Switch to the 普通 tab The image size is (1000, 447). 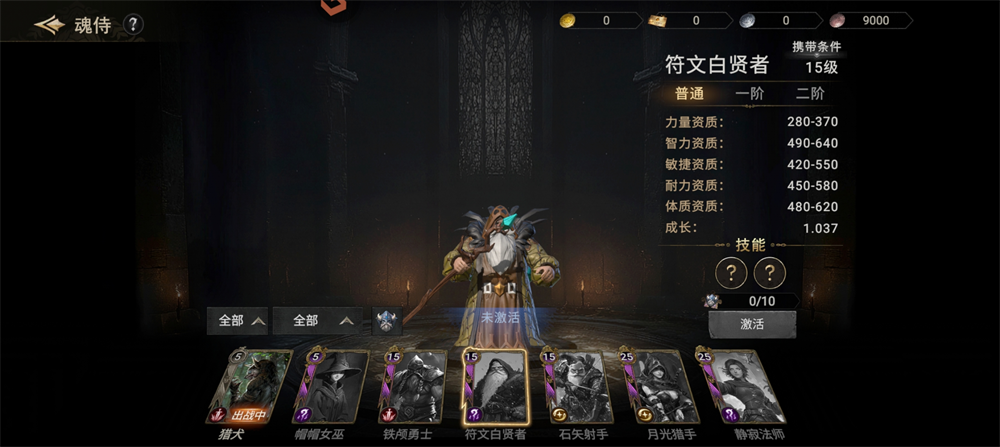[x=689, y=94]
